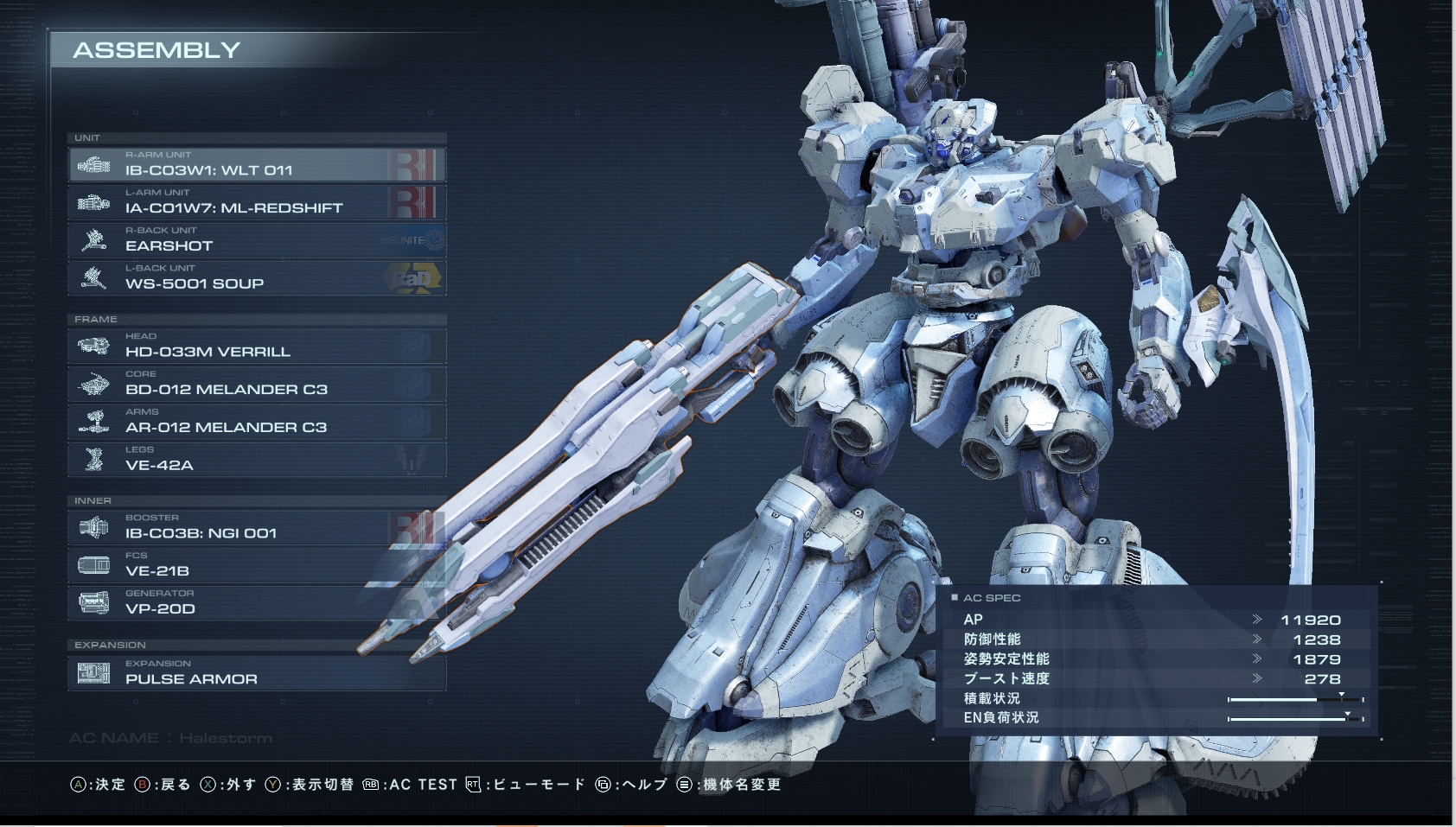Open the Core slot BD-012 MELANDER C3

(x=257, y=384)
